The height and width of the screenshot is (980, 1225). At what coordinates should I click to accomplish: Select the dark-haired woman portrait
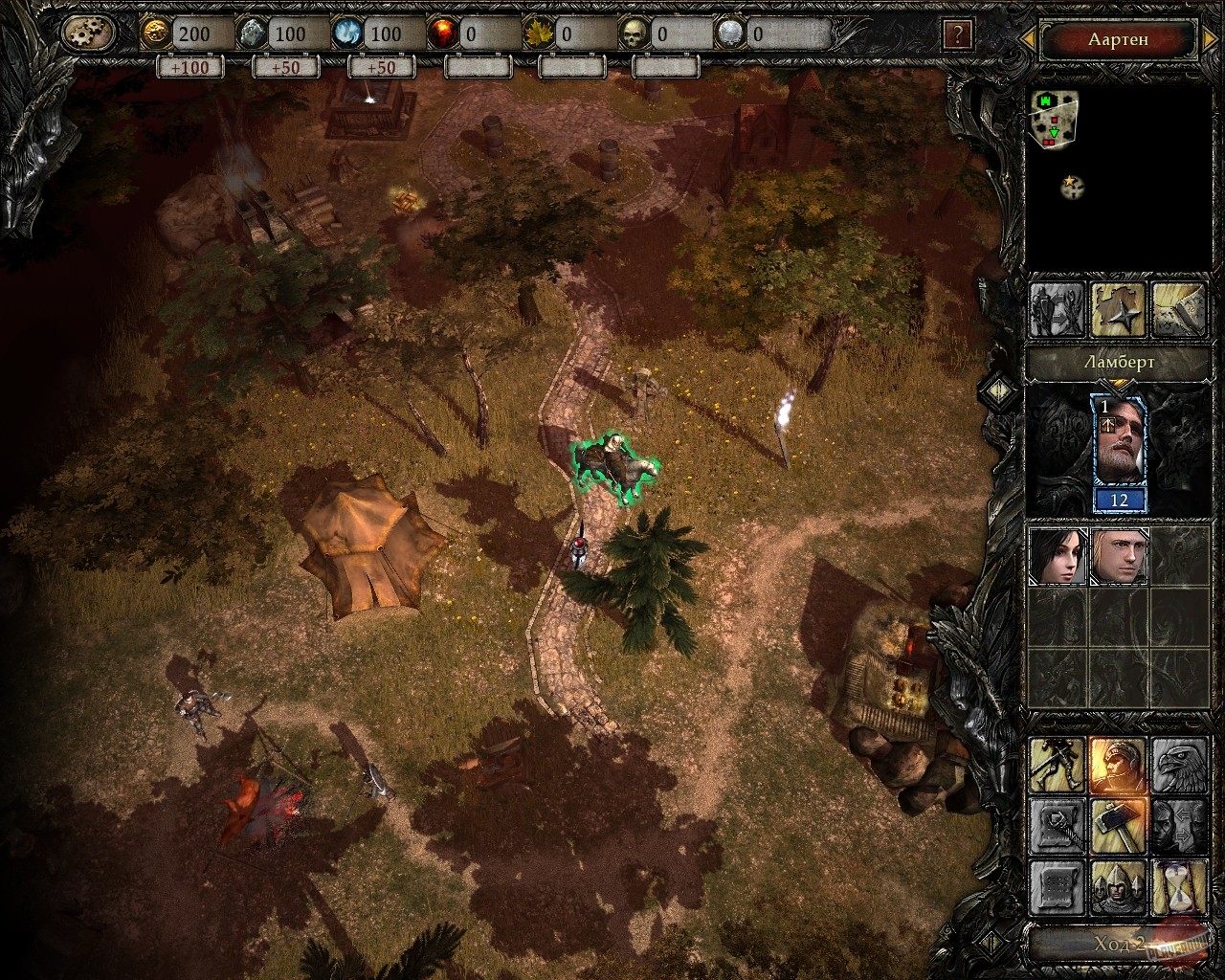(x=1058, y=555)
